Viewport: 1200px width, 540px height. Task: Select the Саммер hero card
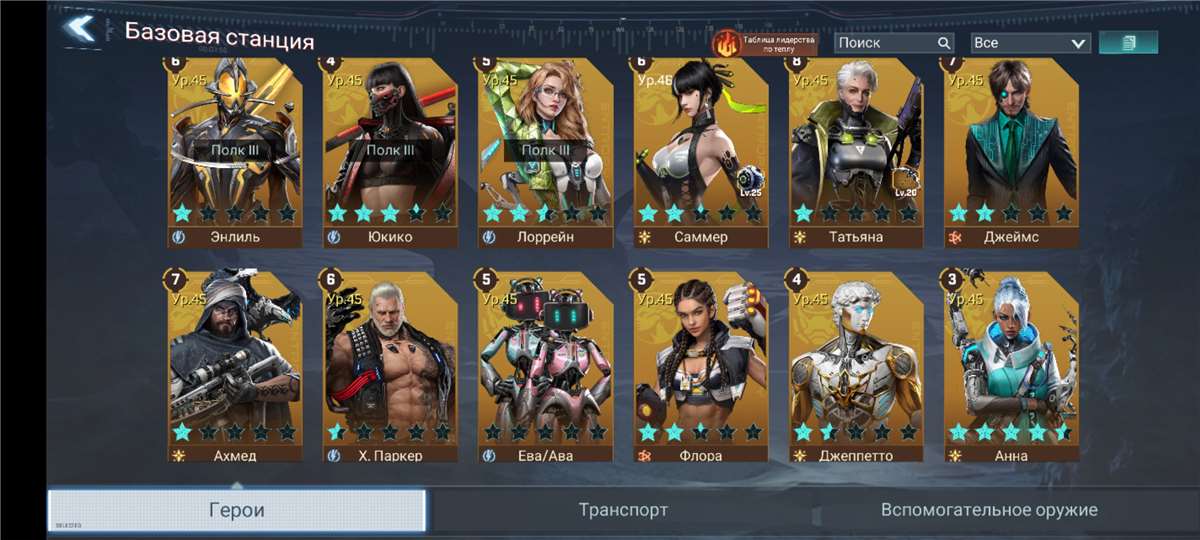701,150
